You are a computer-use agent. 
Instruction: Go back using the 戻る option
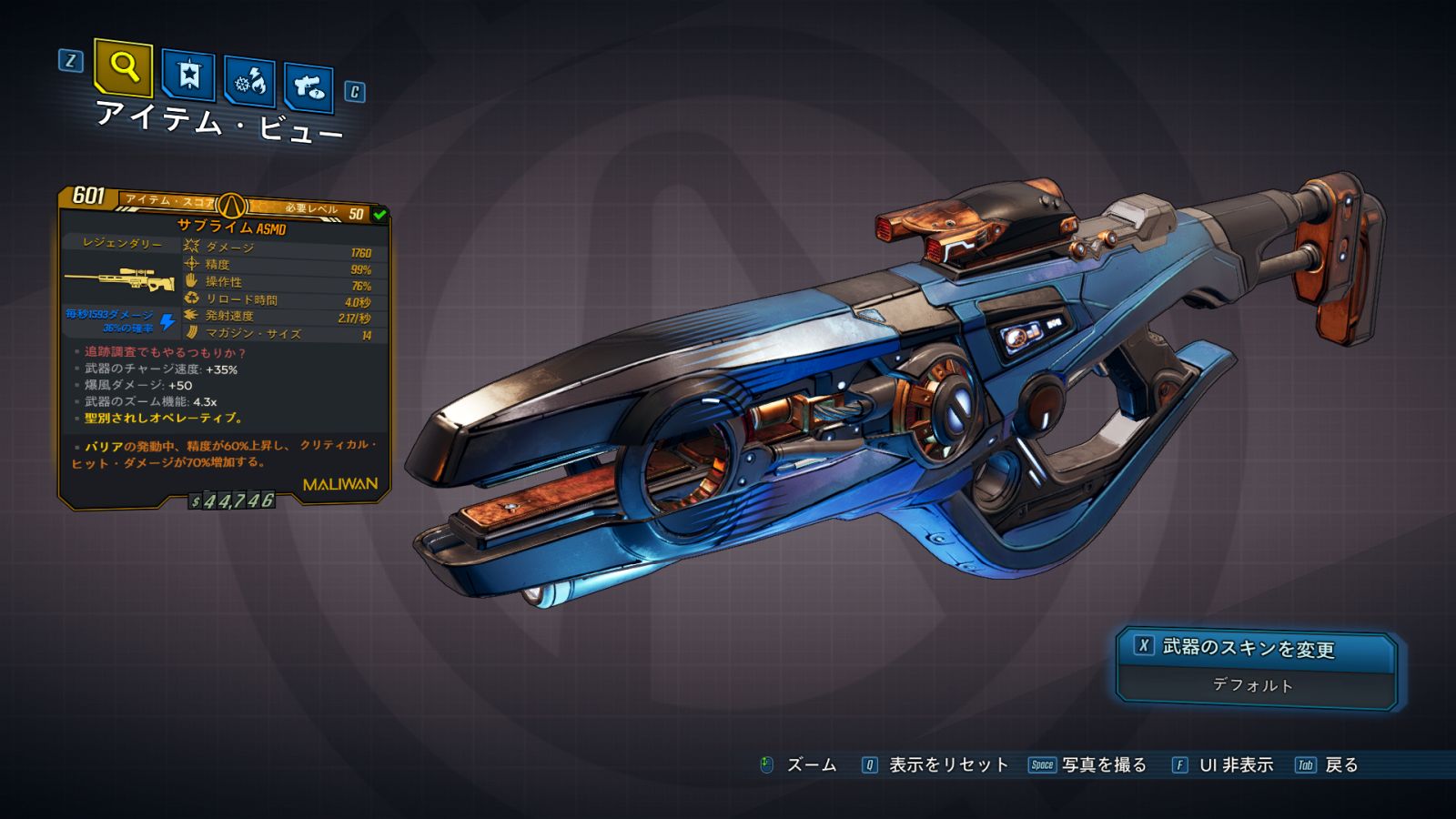(1340, 765)
